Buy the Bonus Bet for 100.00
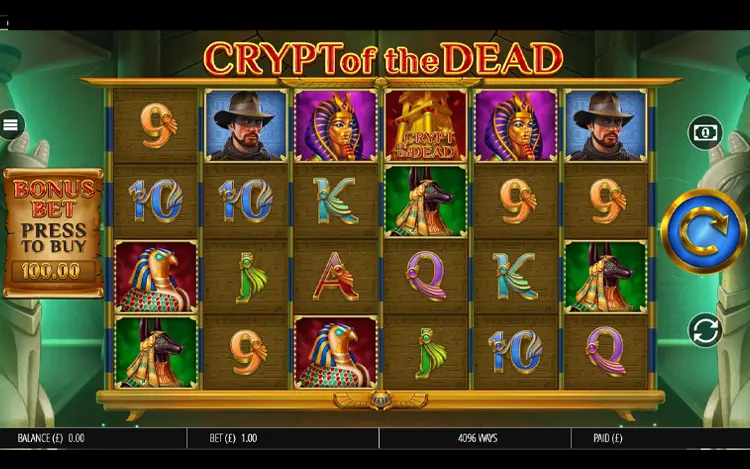The image size is (750, 469). coord(54,233)
